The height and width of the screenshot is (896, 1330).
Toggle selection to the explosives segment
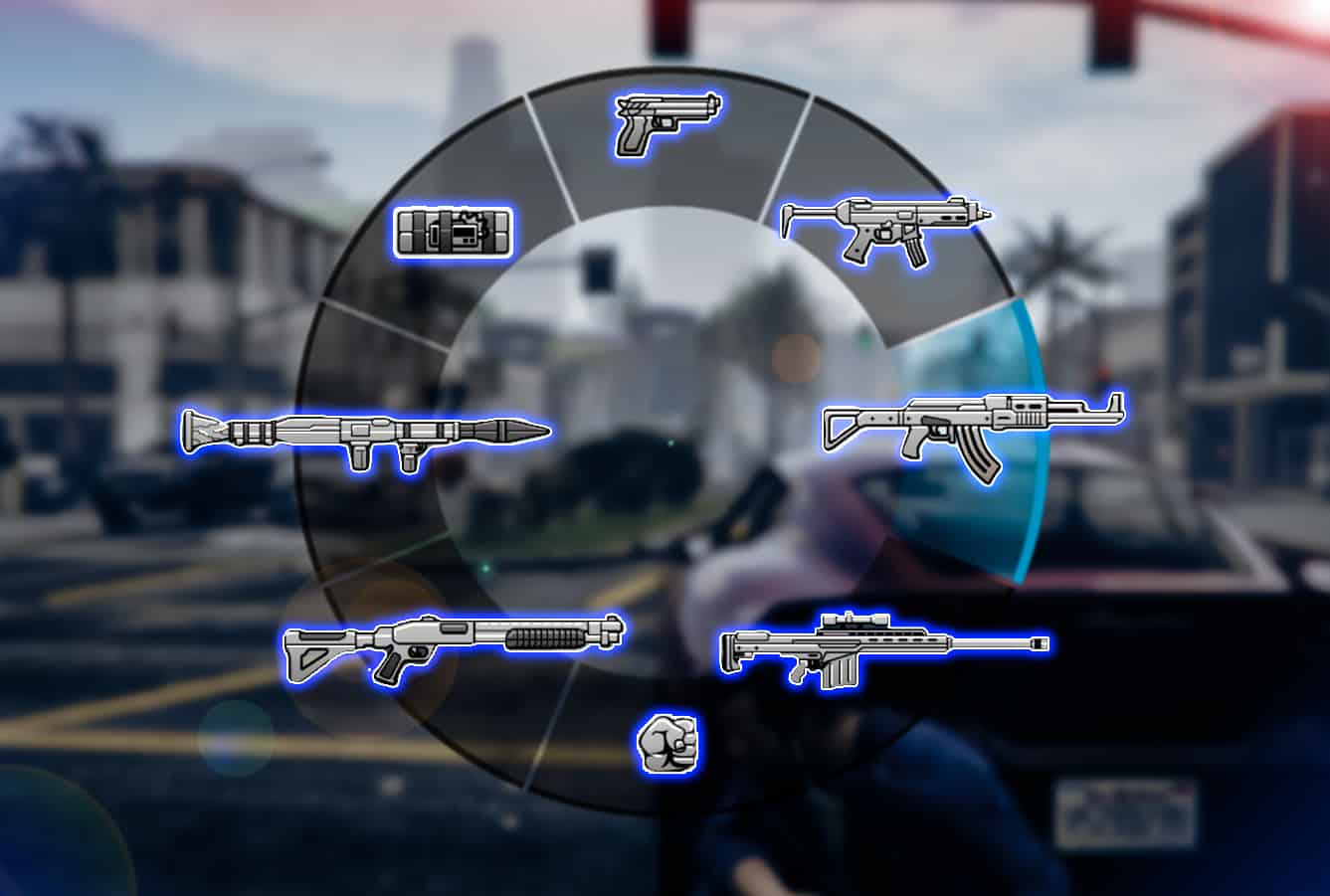pyautogui.click(x=453, y=234)
